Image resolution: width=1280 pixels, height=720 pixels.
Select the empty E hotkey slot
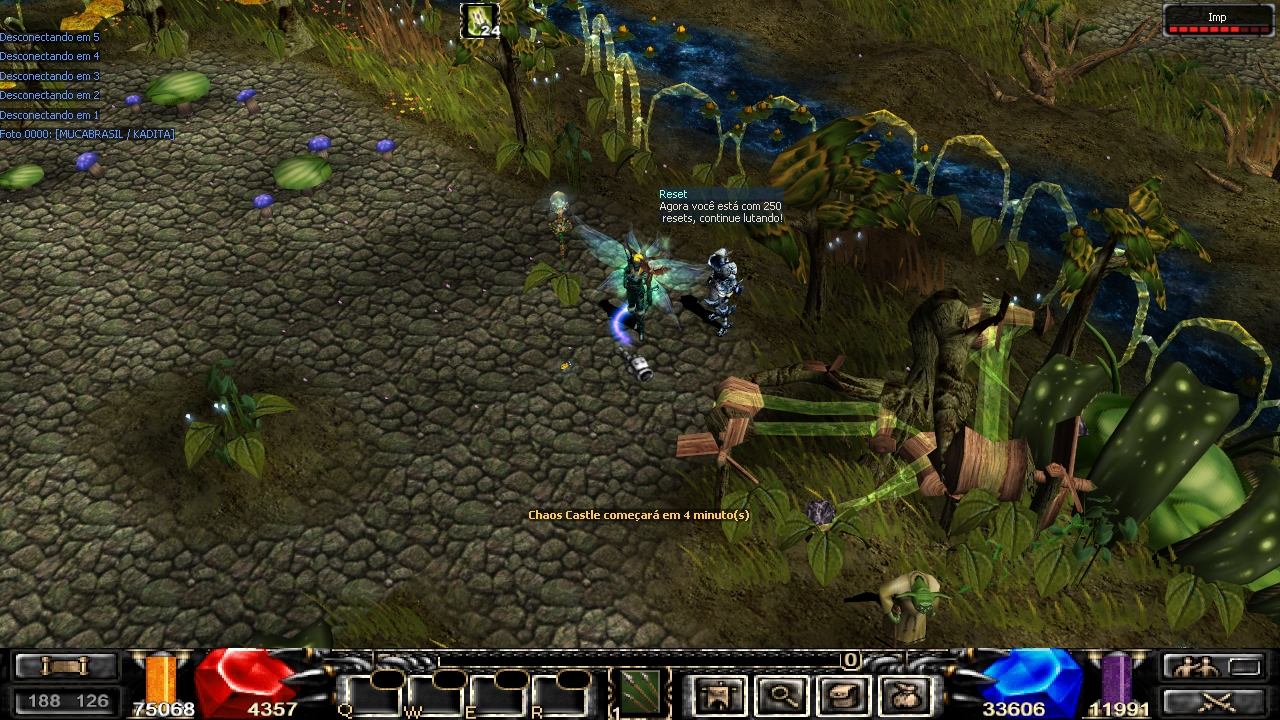pos(496,695)
